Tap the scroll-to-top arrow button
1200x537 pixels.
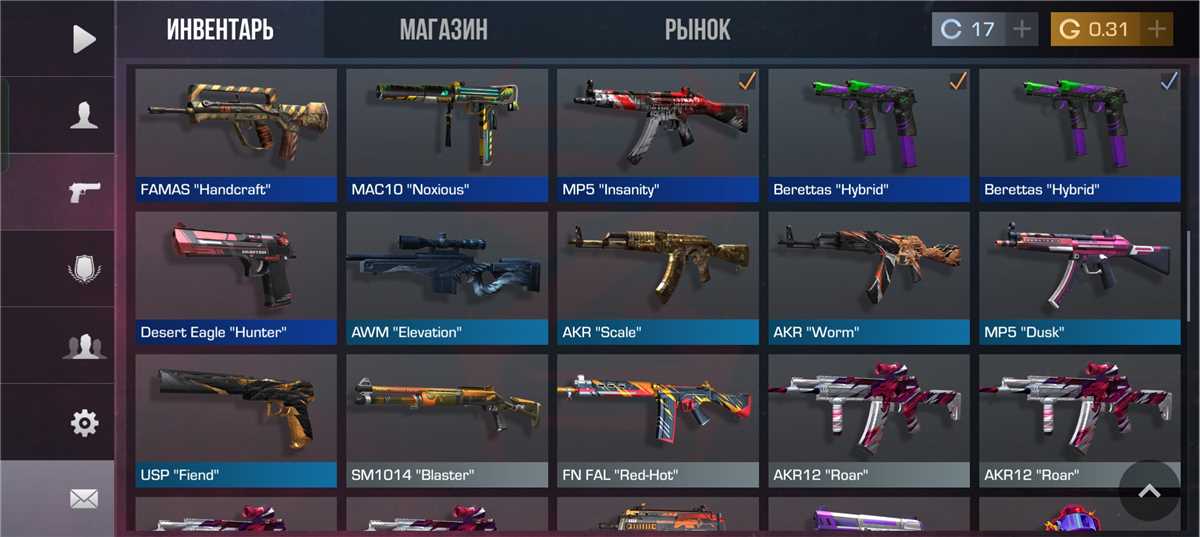click(x=1149, y=490)
